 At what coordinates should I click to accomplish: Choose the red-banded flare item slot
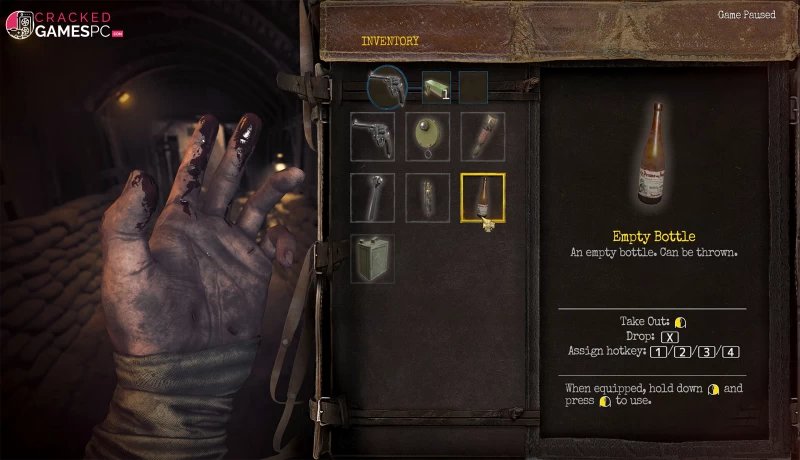482,136
